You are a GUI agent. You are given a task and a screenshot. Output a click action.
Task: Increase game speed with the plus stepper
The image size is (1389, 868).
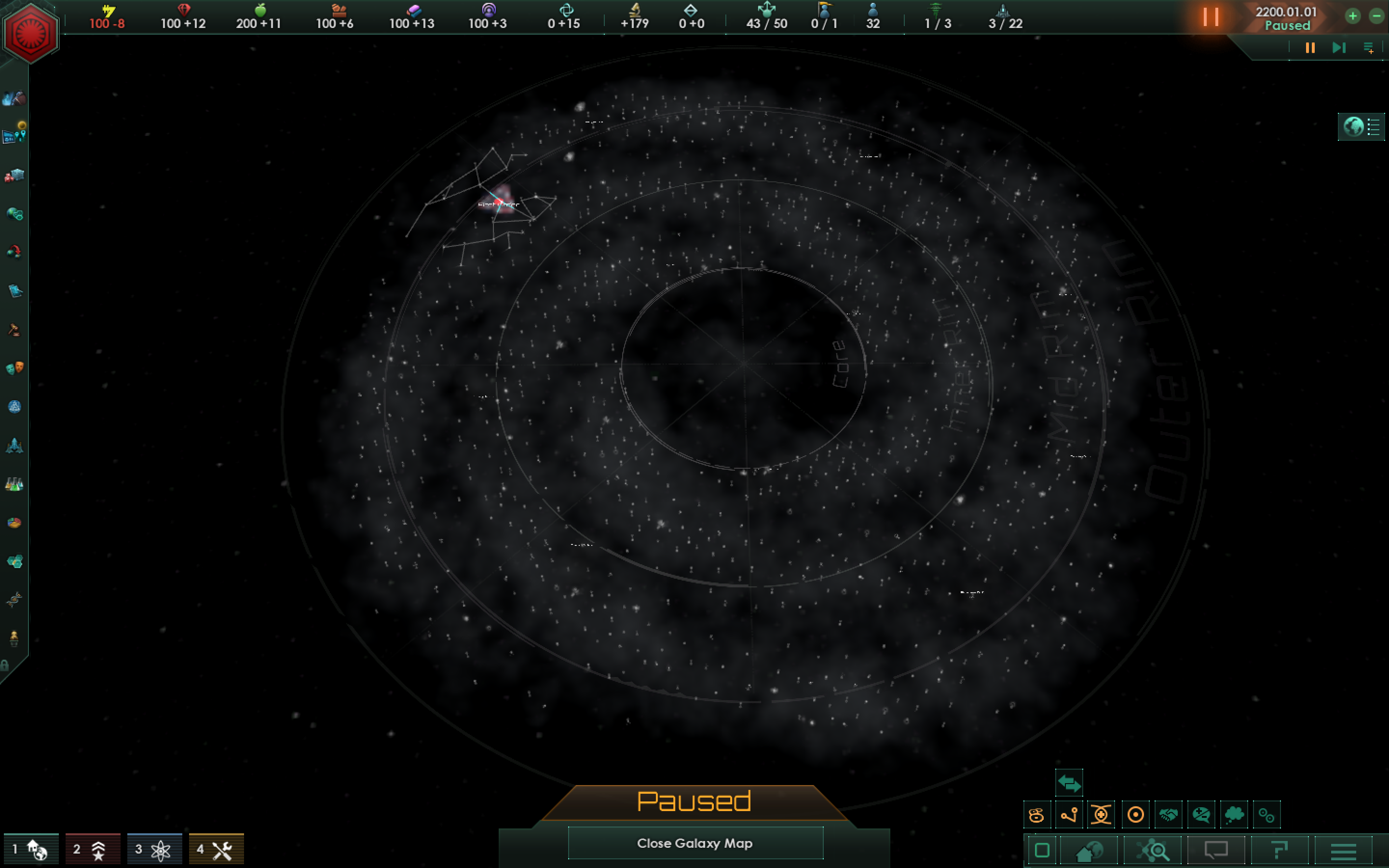1353,16
